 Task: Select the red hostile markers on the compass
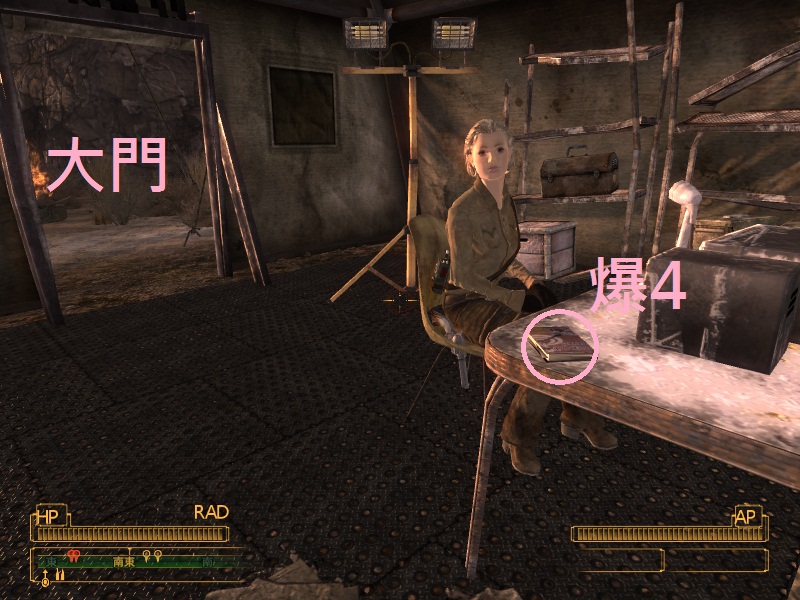(x=73, y=555)
